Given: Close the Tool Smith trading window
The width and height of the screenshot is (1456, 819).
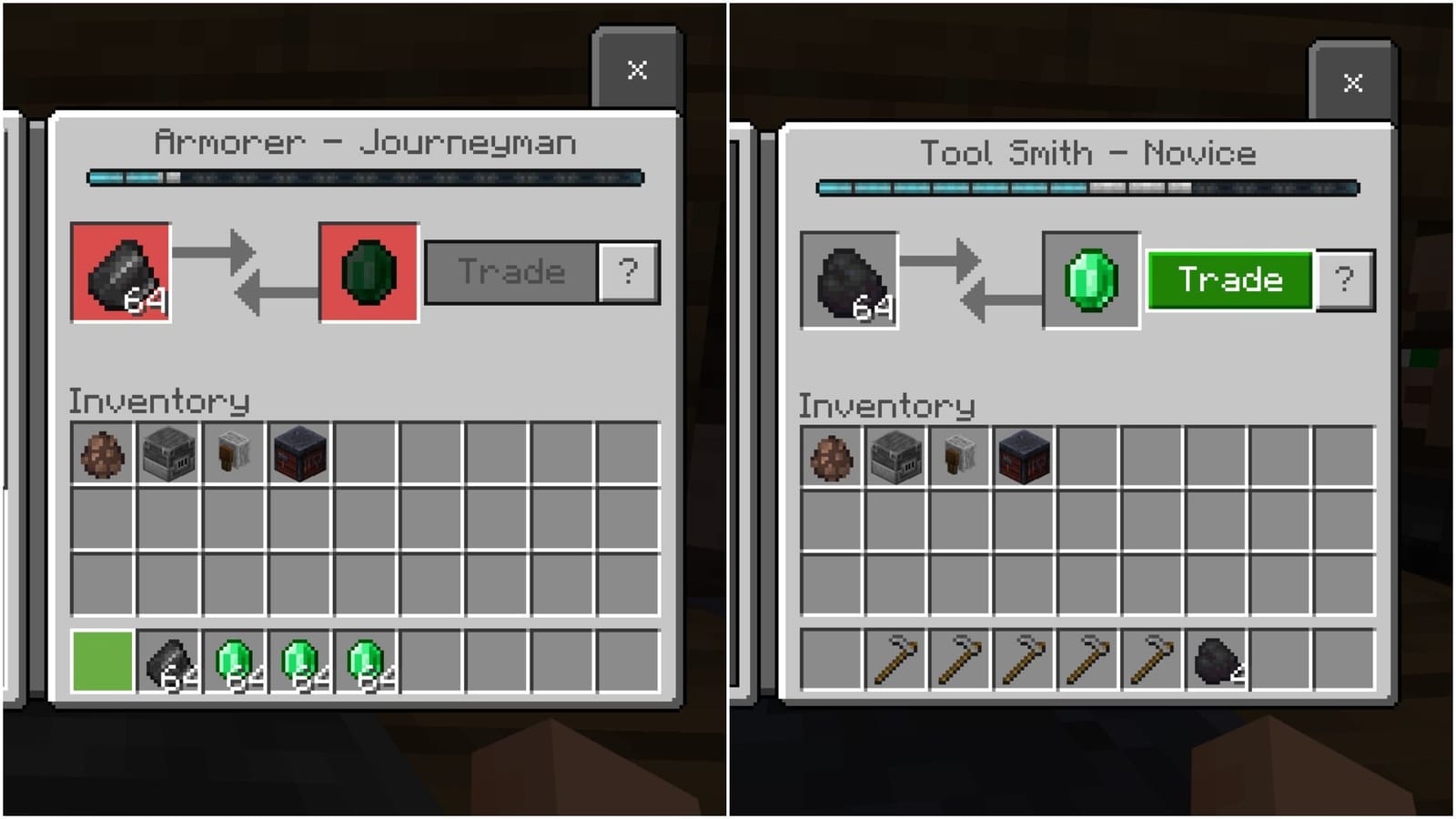Looking at the screenshot, I should point(1351,84).
